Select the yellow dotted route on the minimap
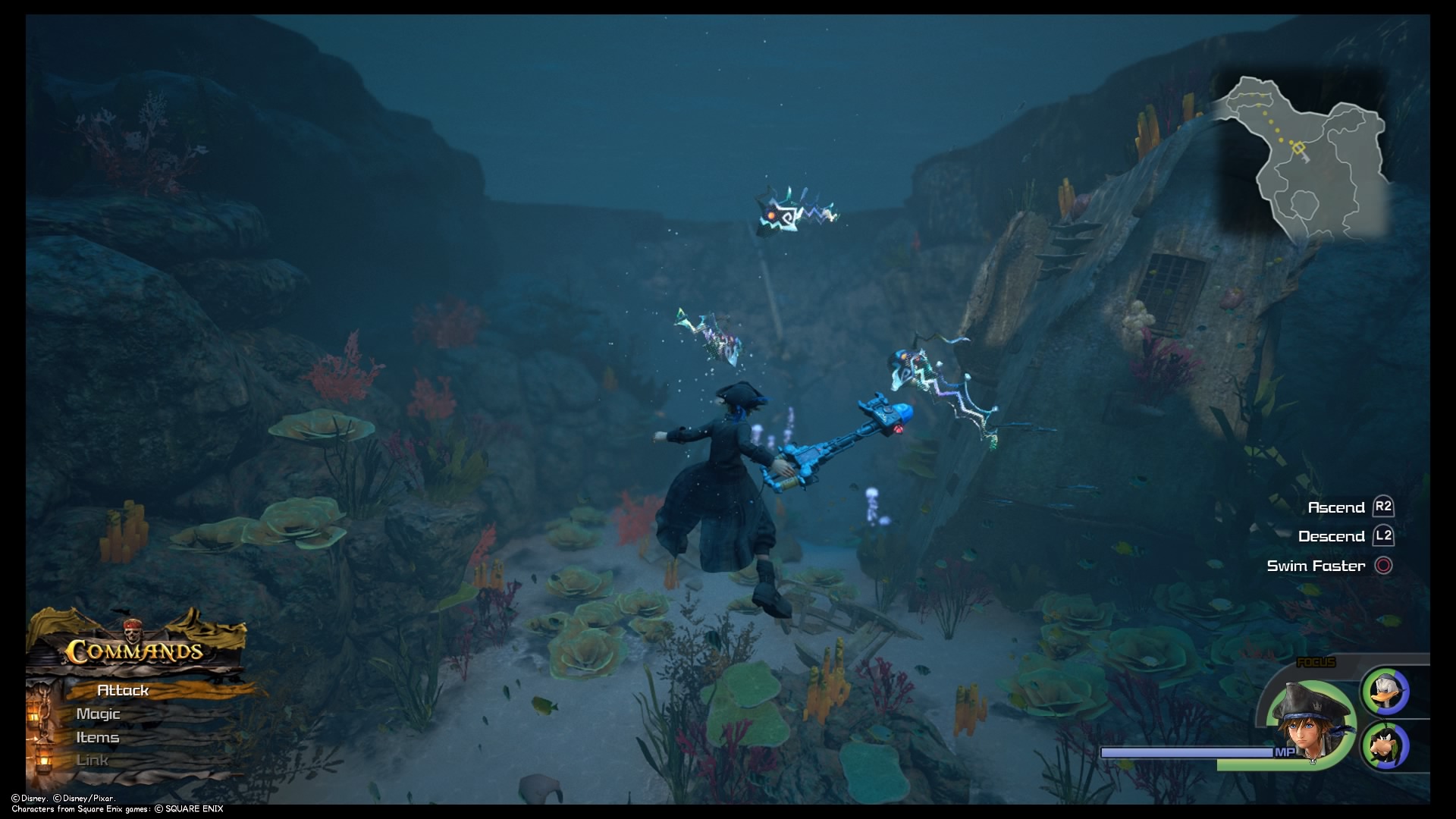Image resolution: width=1456 pixels, height=819 pixels. (x=1271, y=122)
